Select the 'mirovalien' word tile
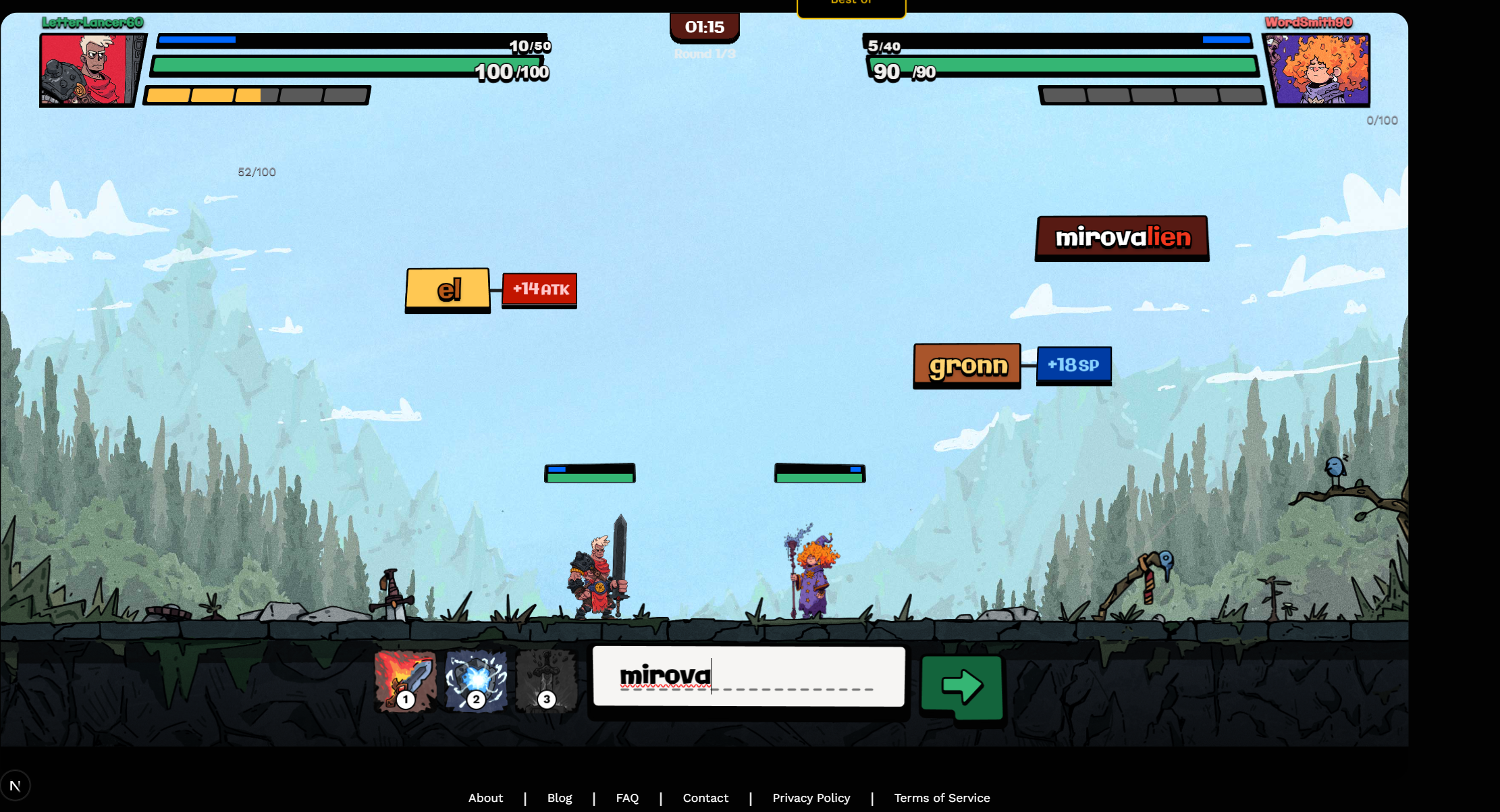Image resolution: width=1500 pixels, height=812 pixels. (x=1121, y=238)
